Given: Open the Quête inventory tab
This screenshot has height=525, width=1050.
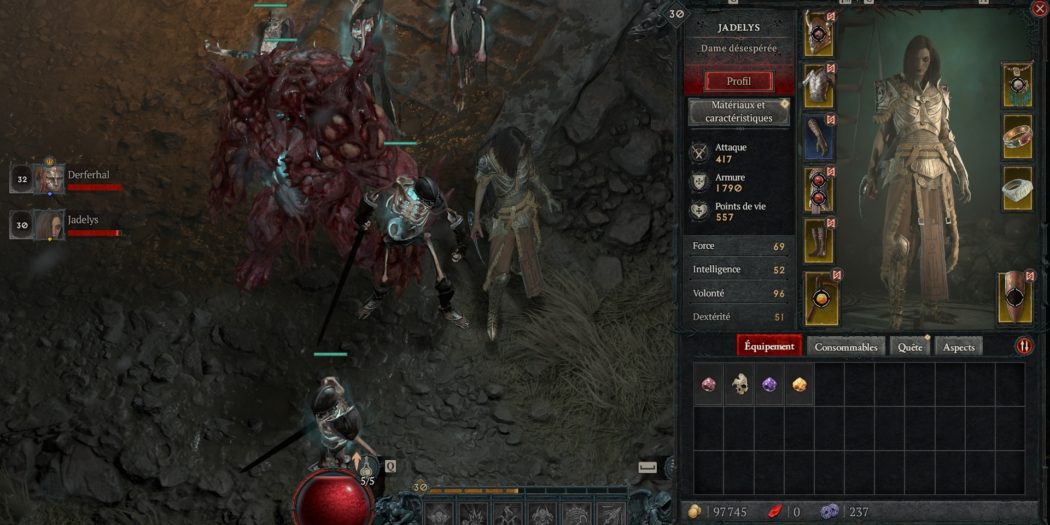Looking at the screenshot, I should 910,347.
